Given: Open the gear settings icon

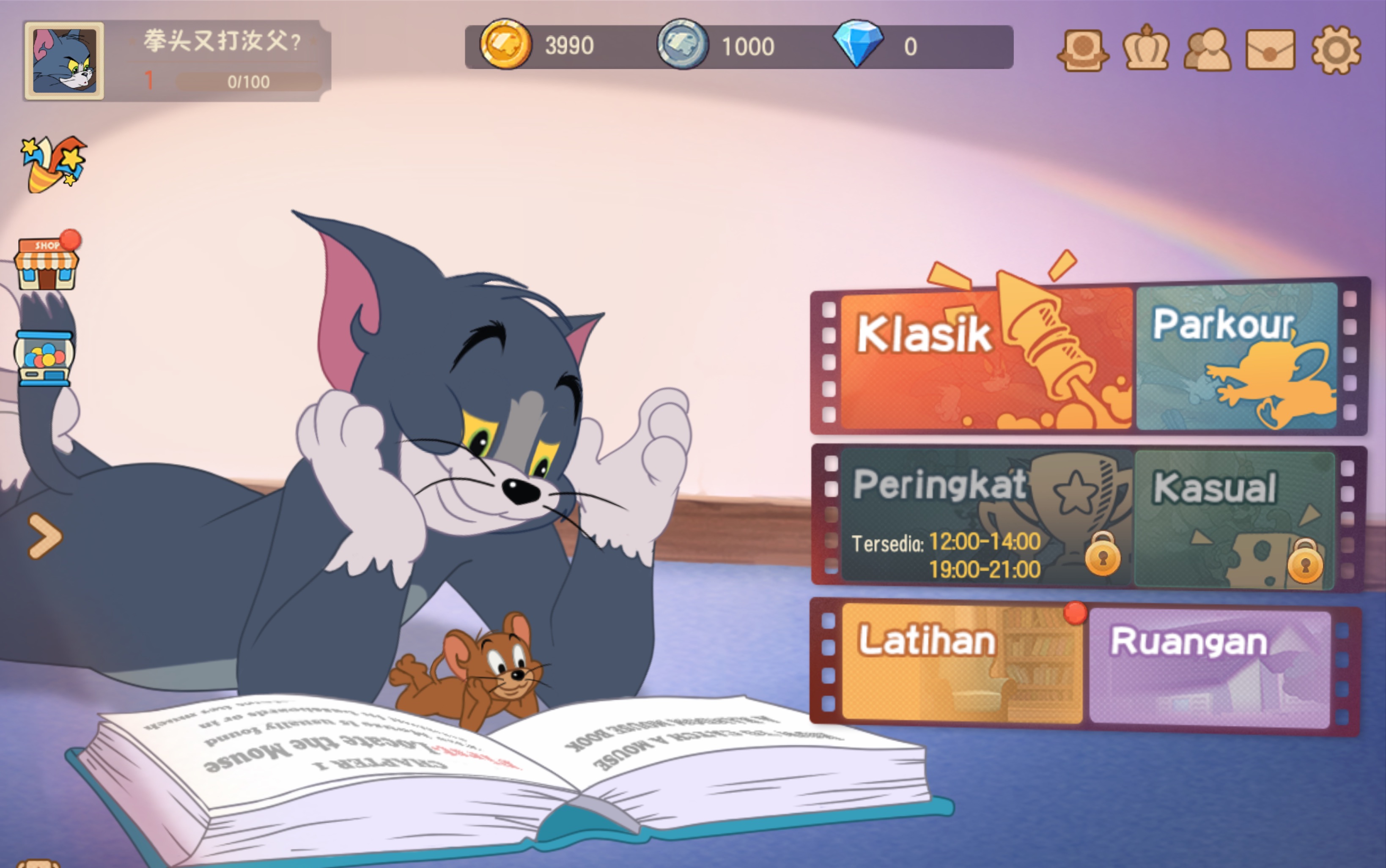Looking at the screenshot, I should tap(1336, 50).
